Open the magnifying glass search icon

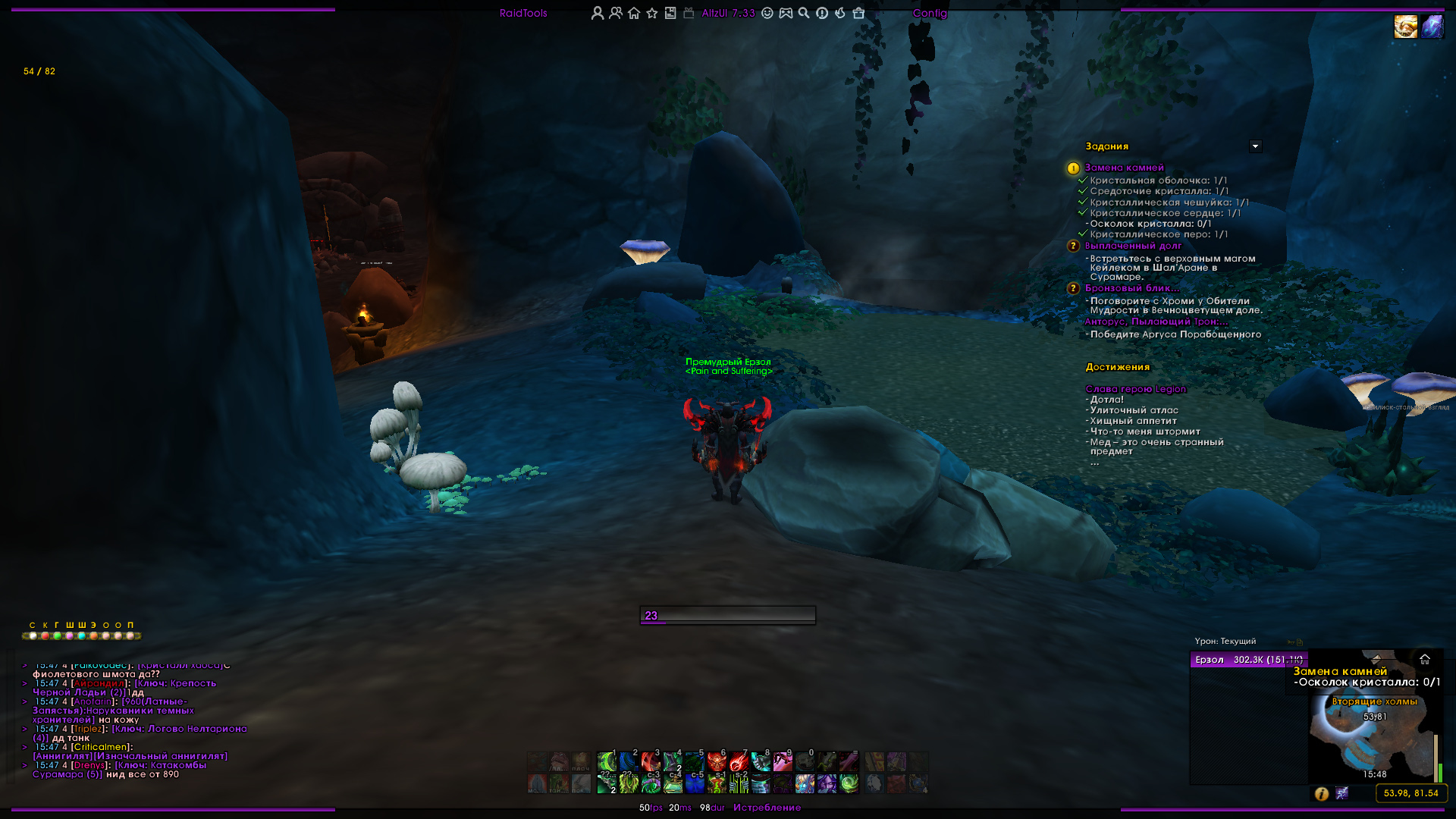coord(804,13)
